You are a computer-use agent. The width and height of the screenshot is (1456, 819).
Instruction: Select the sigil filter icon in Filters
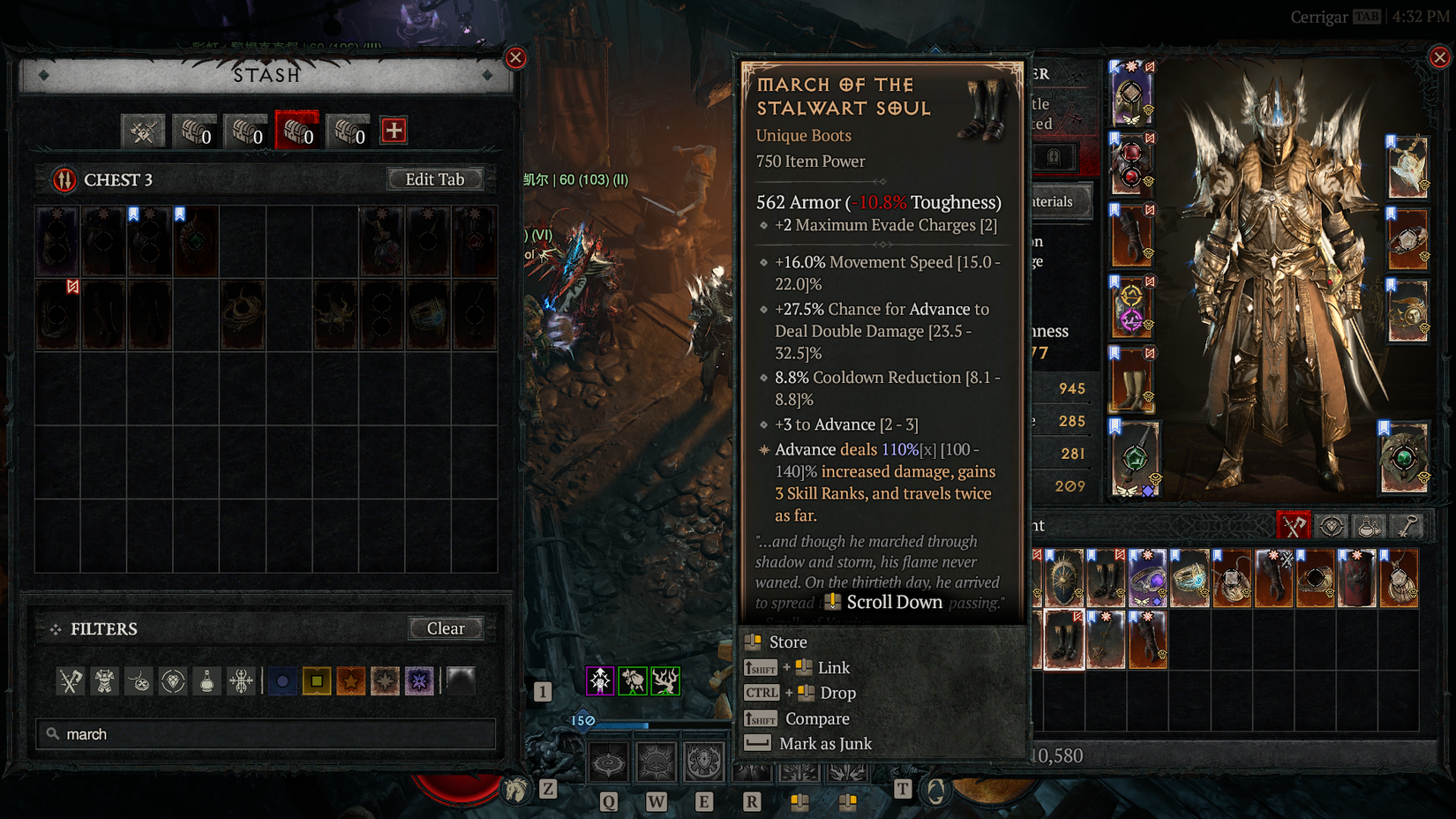coord(240,680)
